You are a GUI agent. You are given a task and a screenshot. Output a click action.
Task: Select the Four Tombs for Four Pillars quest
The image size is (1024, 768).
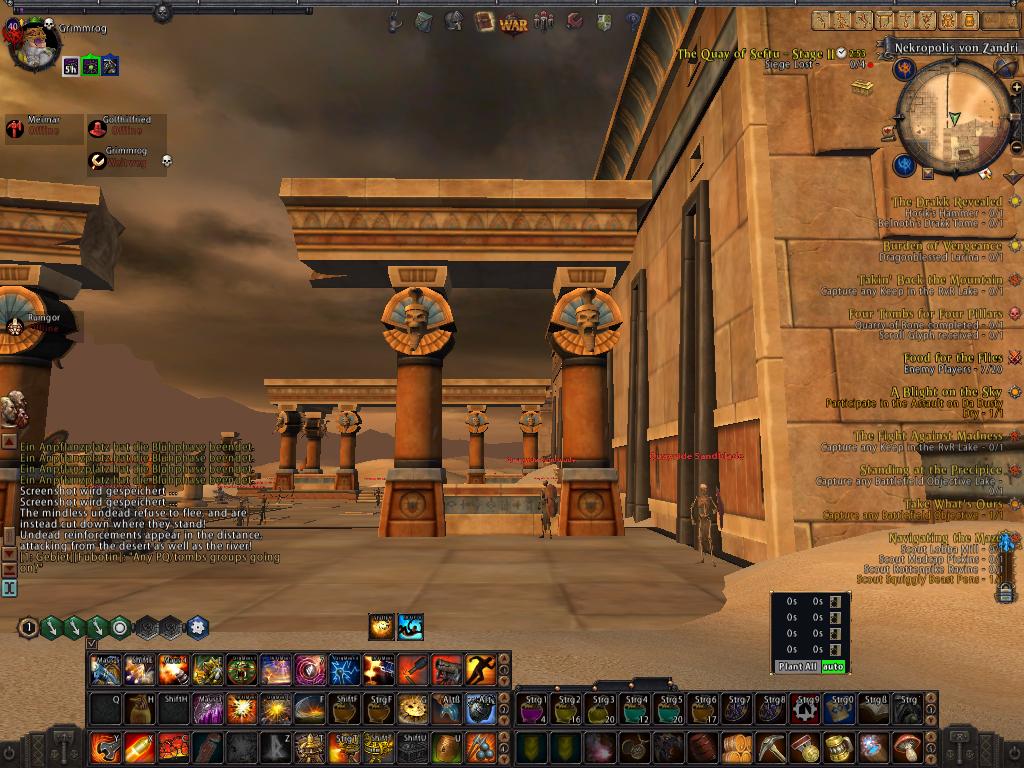tap(925, 314)
